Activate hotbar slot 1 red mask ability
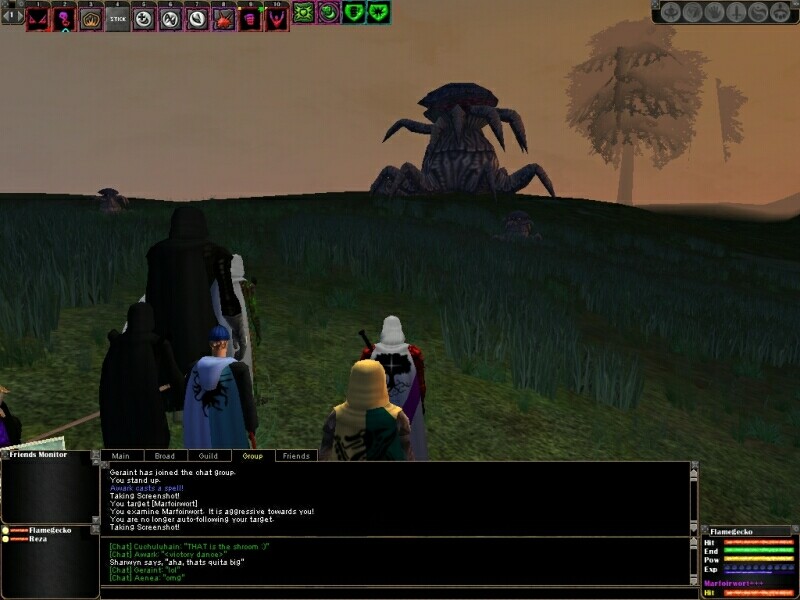 [x=38, y=18]
